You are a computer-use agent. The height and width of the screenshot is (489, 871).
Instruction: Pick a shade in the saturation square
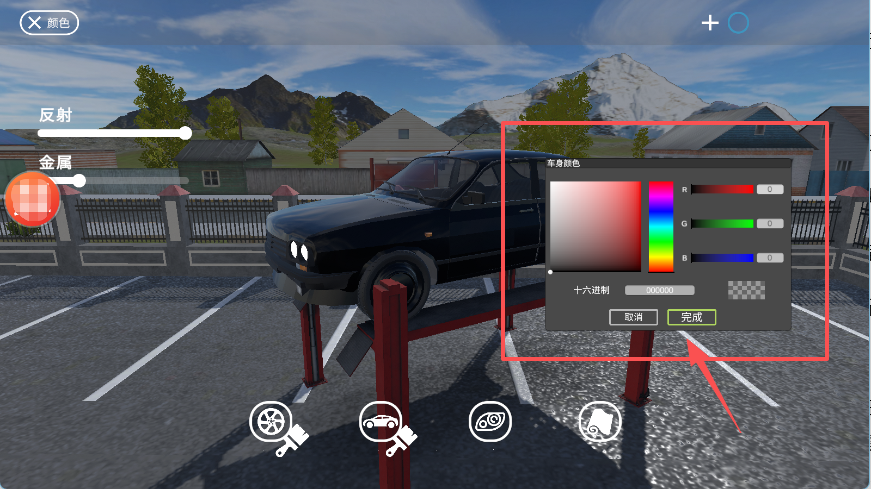click(594, 226)
